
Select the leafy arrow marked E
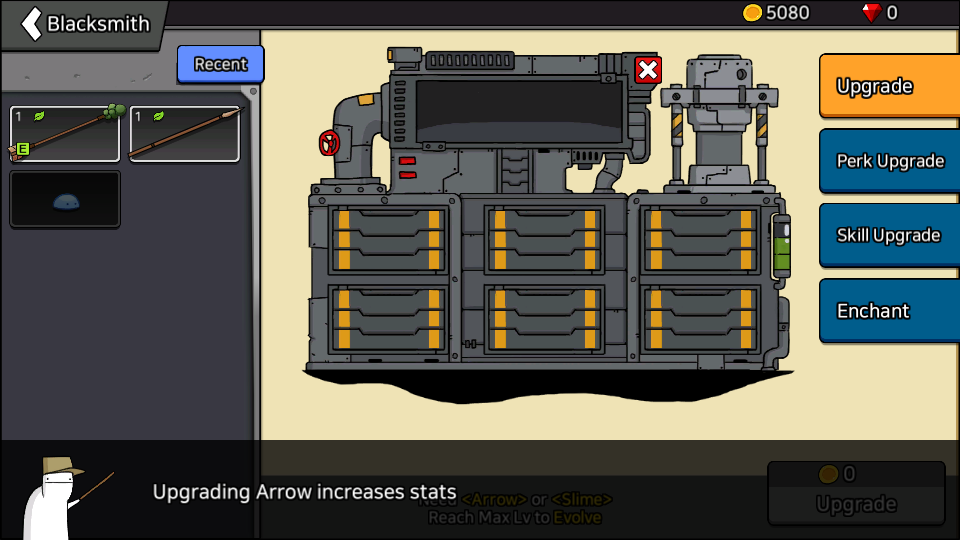point(65,134)
